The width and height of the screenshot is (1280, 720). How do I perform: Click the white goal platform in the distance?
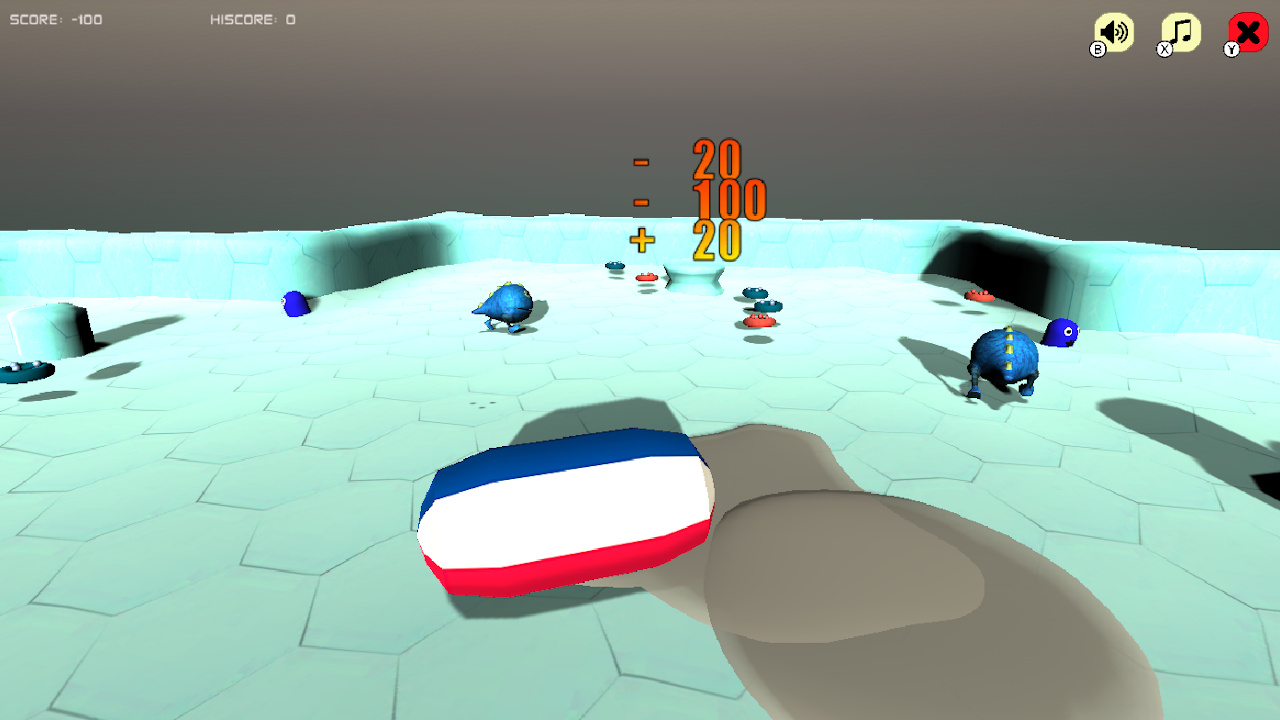(x=692, y=277)
